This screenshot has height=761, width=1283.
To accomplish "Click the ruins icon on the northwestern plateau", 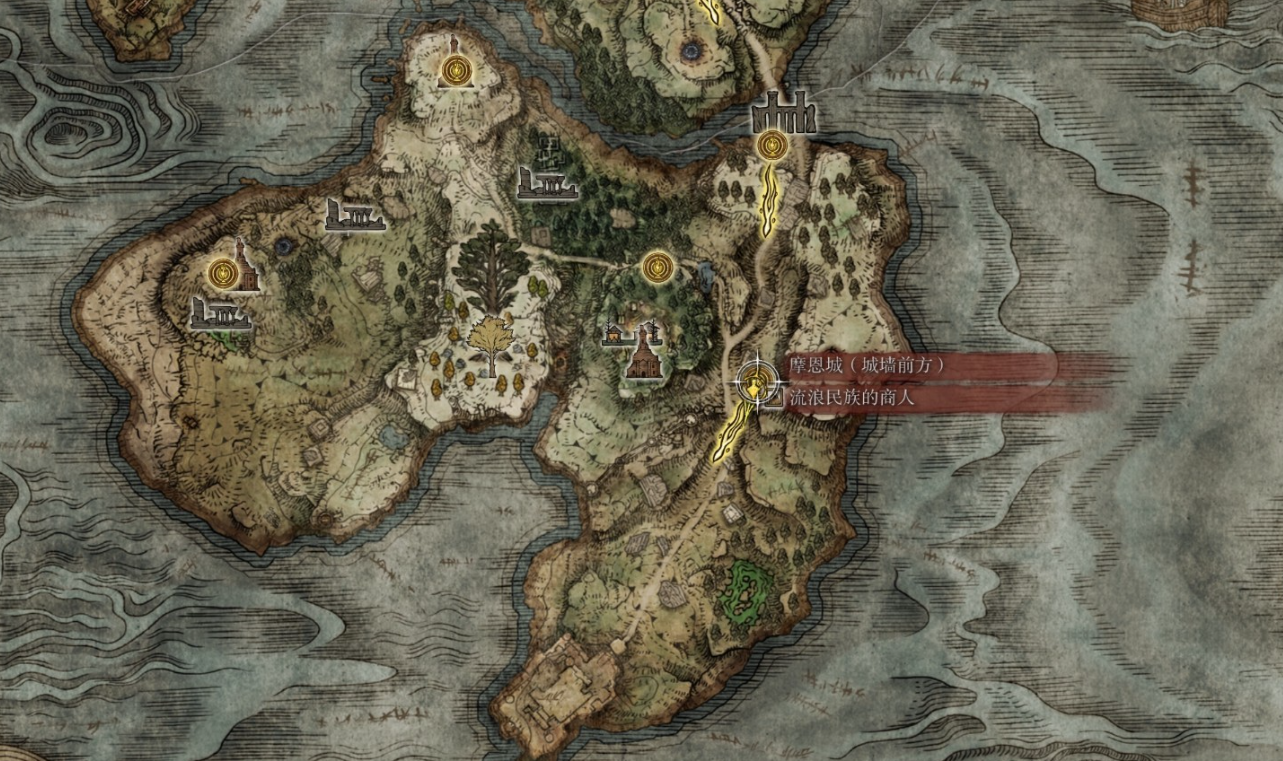I will coord(356,216).
